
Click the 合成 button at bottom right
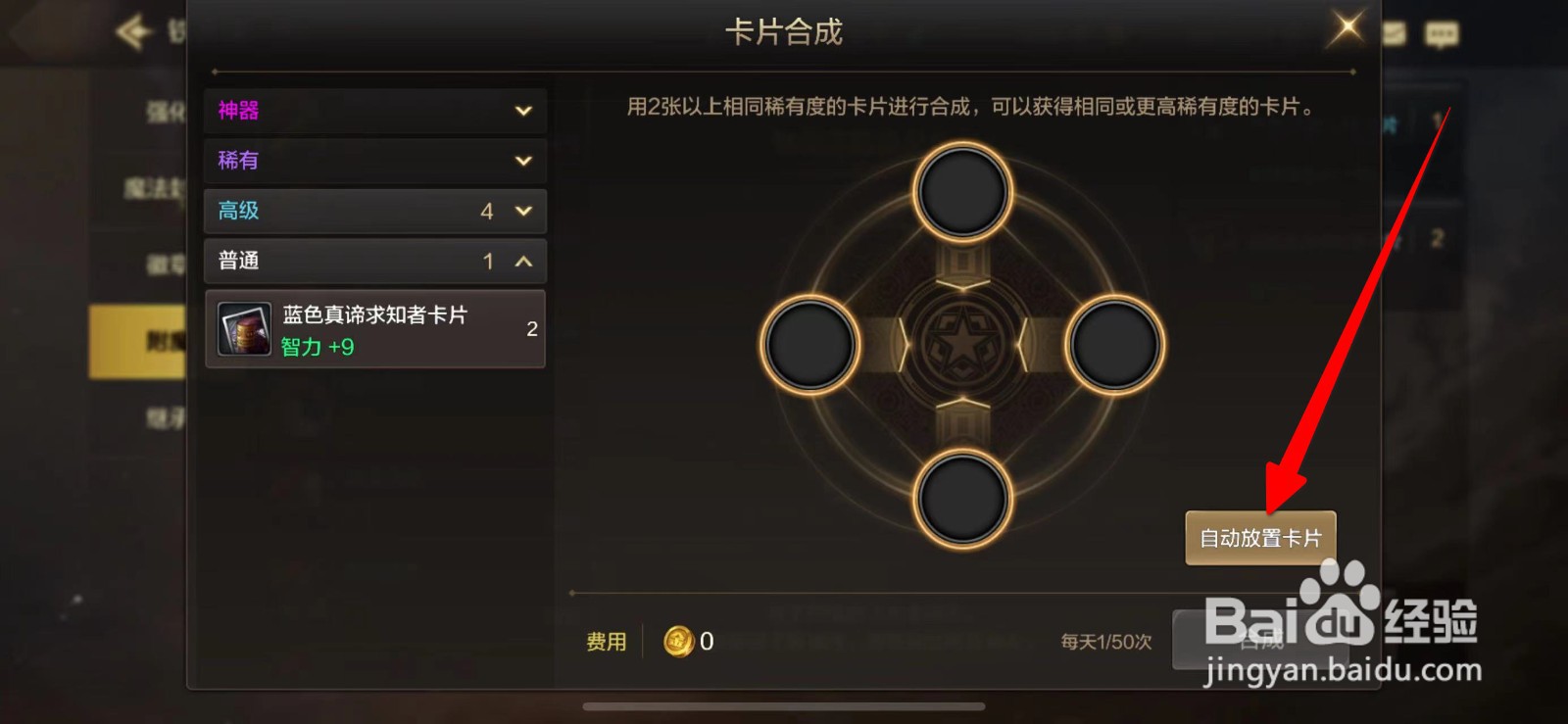pos(1260,642)
